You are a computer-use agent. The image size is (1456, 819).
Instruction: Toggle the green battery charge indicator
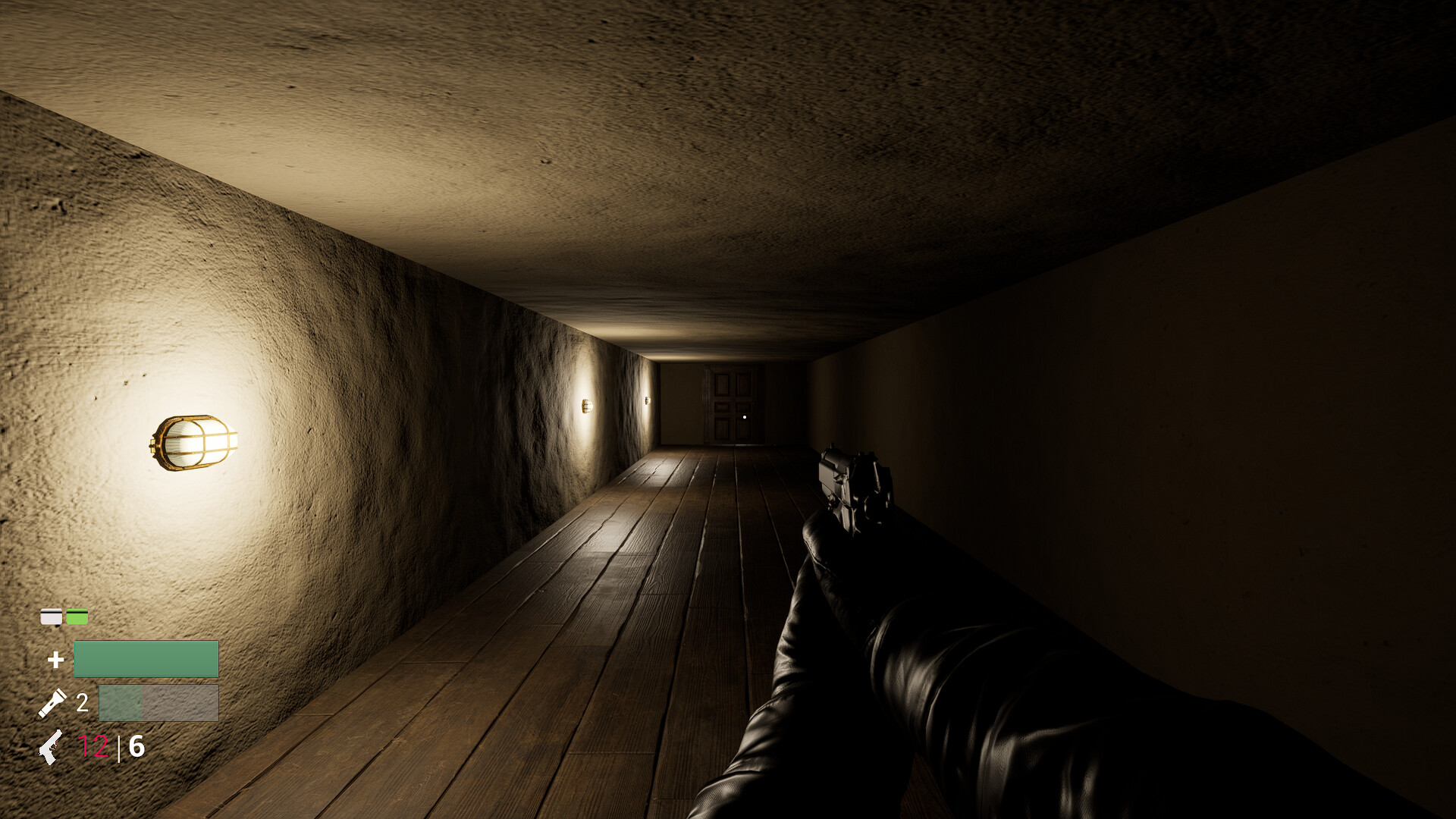click(x=76, y=616)
